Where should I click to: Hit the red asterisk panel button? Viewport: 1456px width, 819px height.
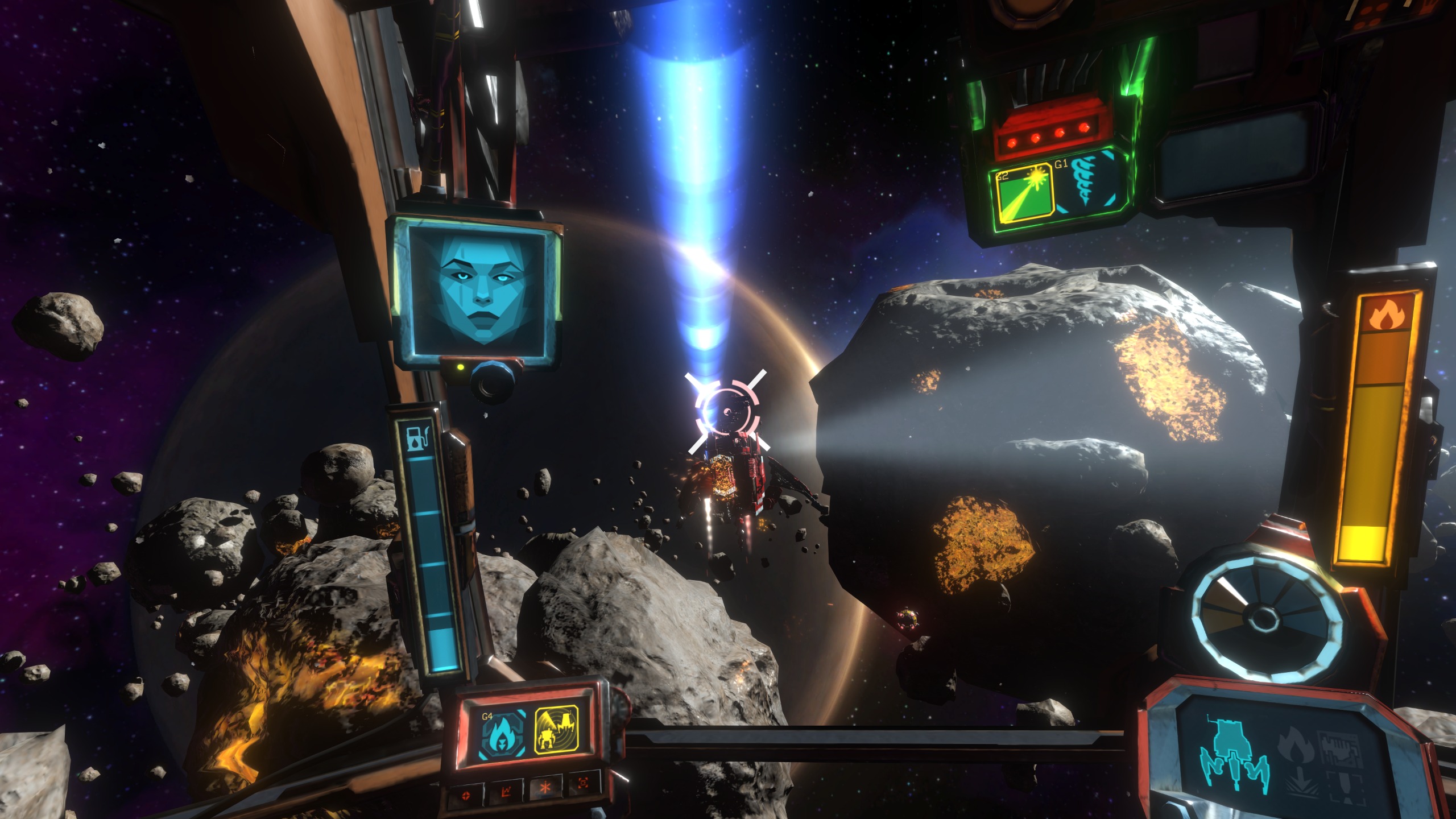pos(544,787)
